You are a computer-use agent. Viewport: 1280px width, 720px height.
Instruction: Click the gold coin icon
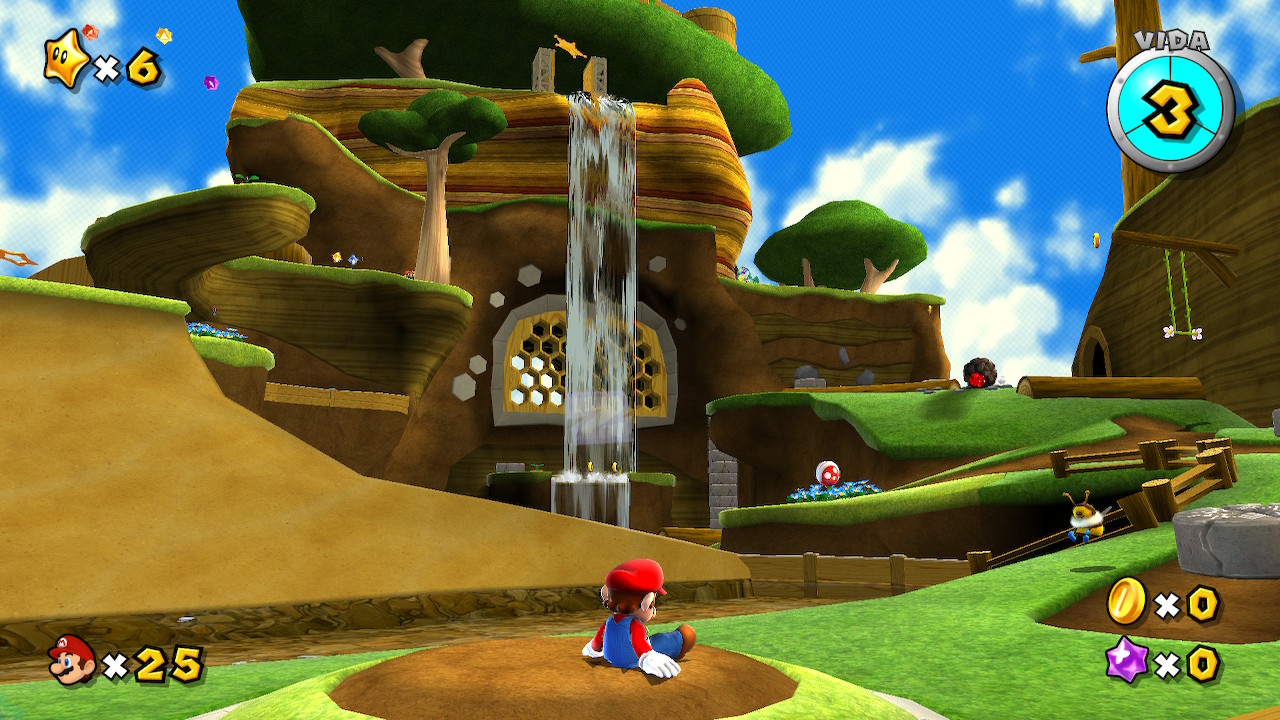[x=1127, y=602]
